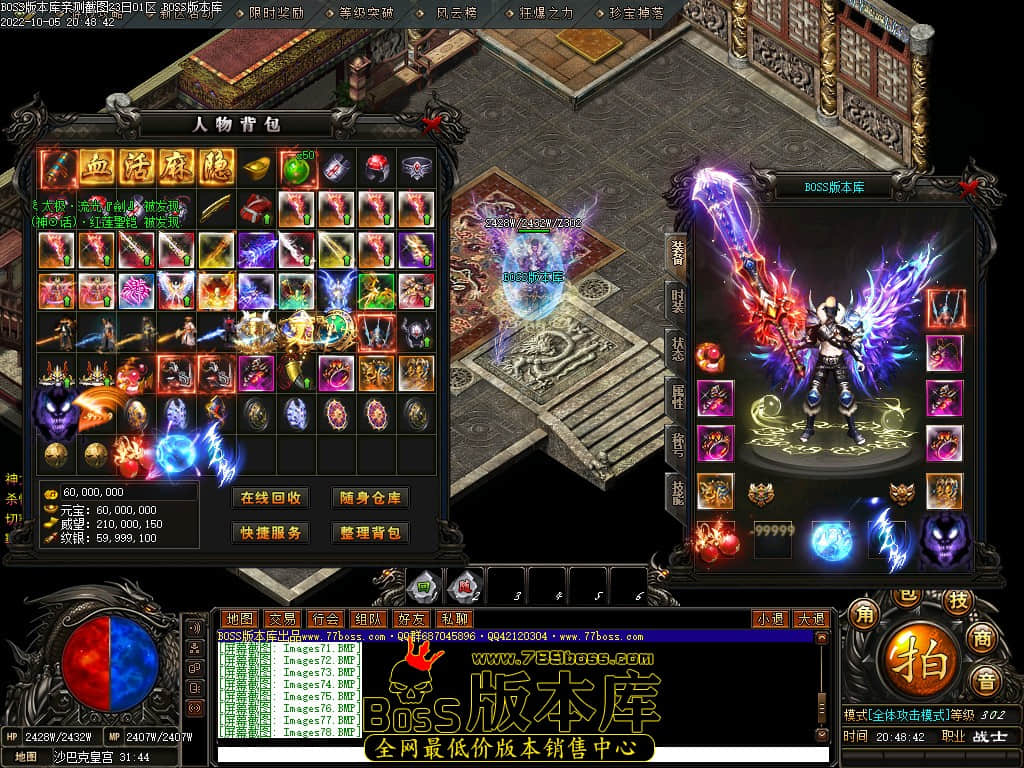Screen dimensions: 1024x768
Task: Select the green orb x50 item
Action: (x=297, y=167)
